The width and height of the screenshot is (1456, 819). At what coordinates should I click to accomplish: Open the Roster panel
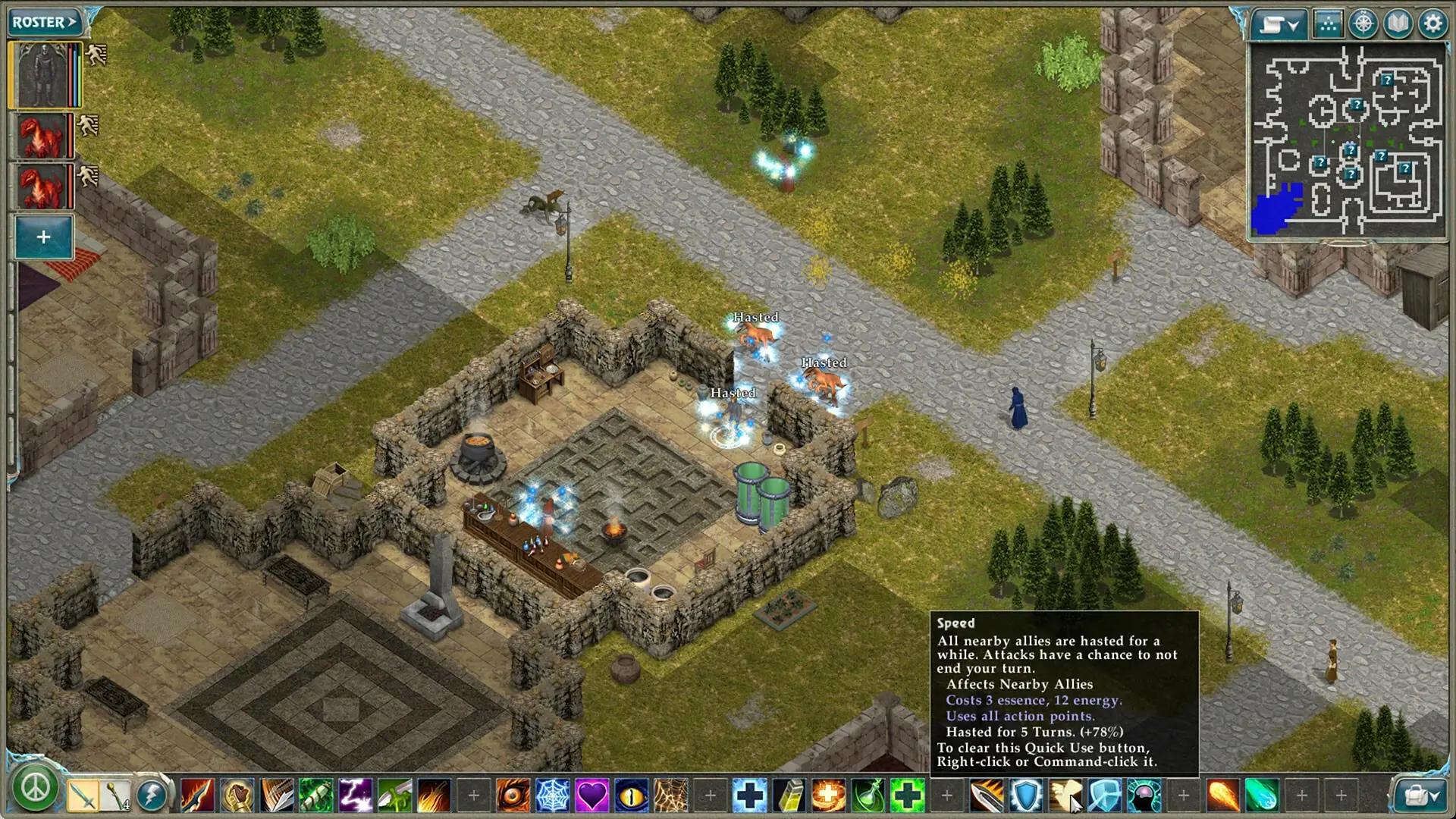point(44,22)
